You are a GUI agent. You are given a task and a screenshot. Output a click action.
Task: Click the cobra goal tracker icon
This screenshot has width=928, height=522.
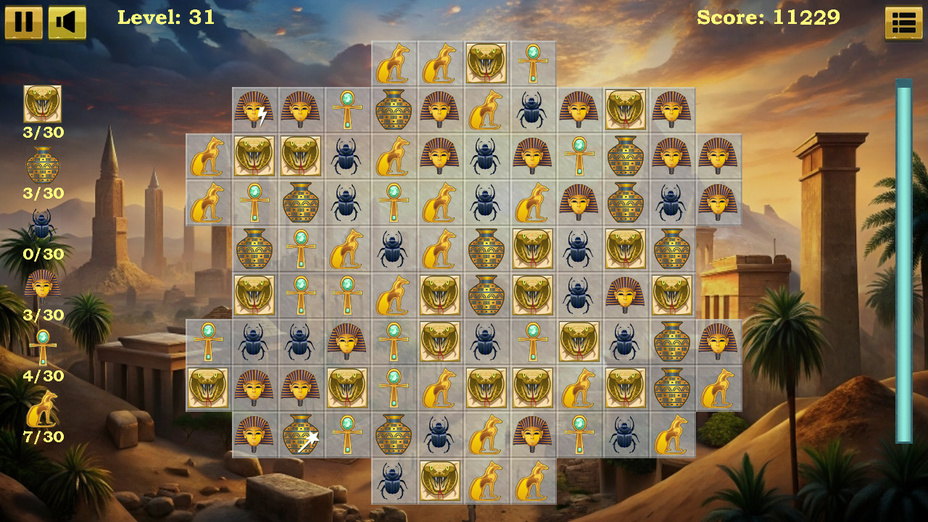[x=42, y=104]
